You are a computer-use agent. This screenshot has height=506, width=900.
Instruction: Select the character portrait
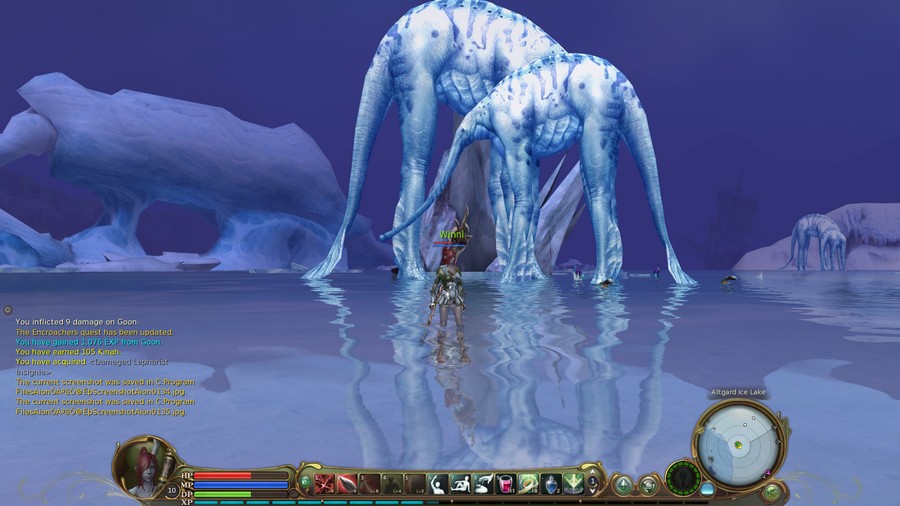pos(140,465)
